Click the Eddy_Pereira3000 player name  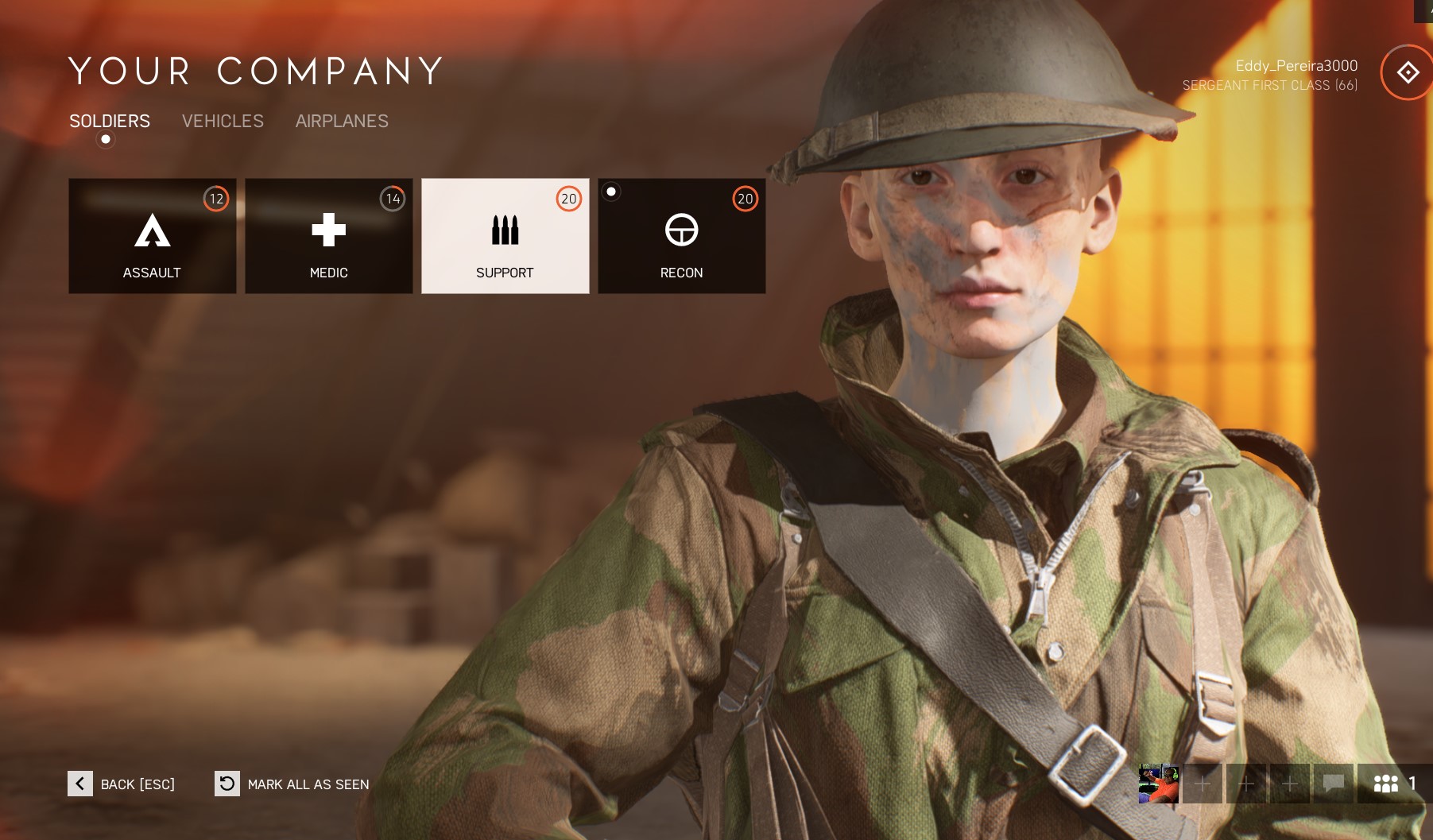(x=1296, y=66)
